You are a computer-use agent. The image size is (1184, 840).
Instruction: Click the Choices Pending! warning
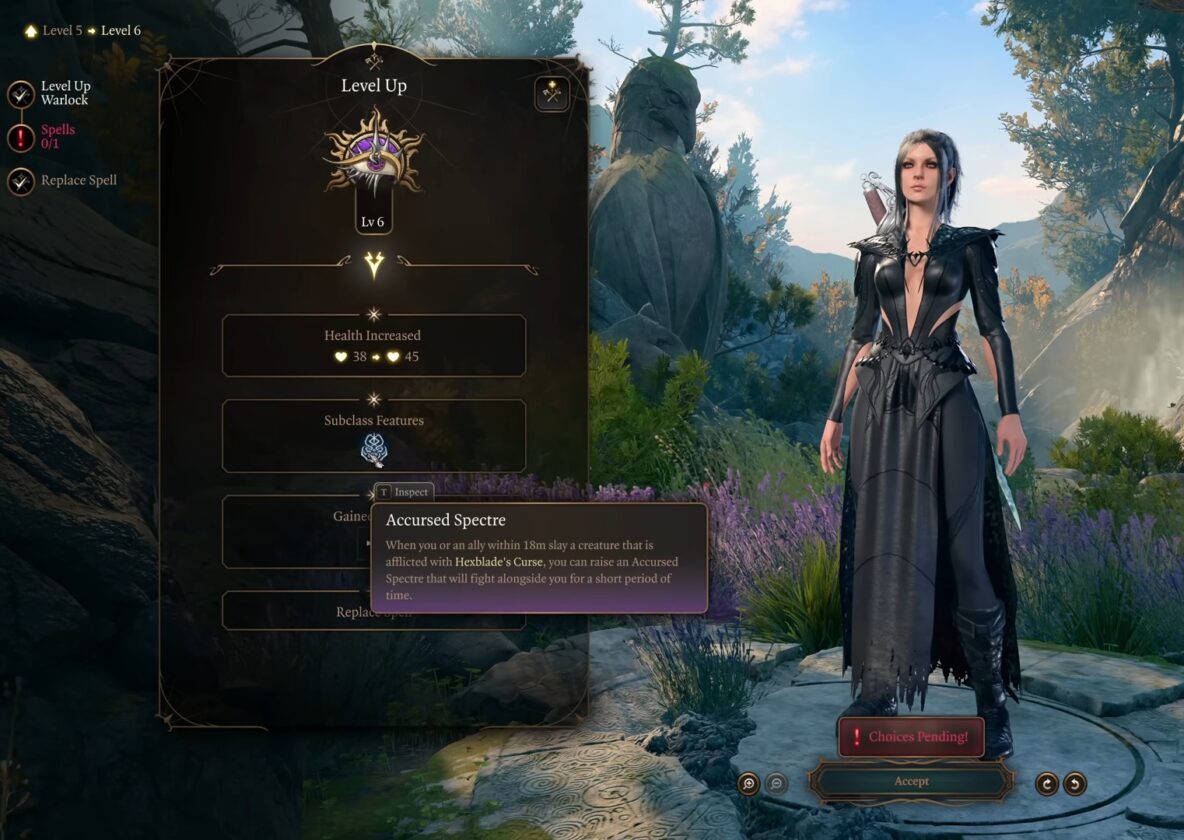coord(911,737)
